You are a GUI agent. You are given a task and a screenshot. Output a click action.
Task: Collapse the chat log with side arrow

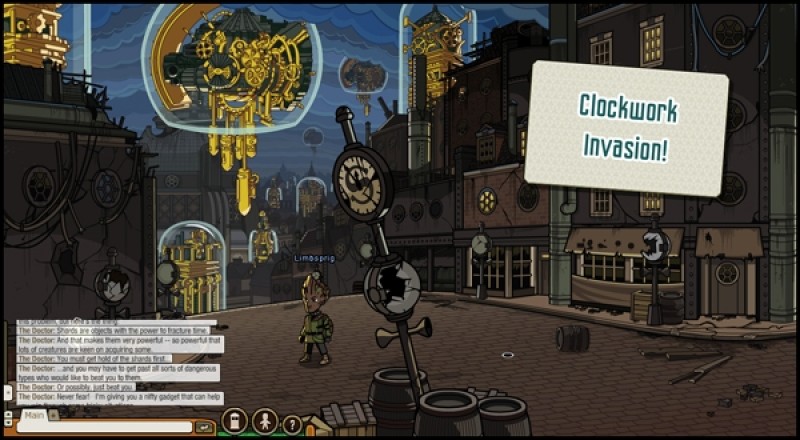(x=8, y=393)
